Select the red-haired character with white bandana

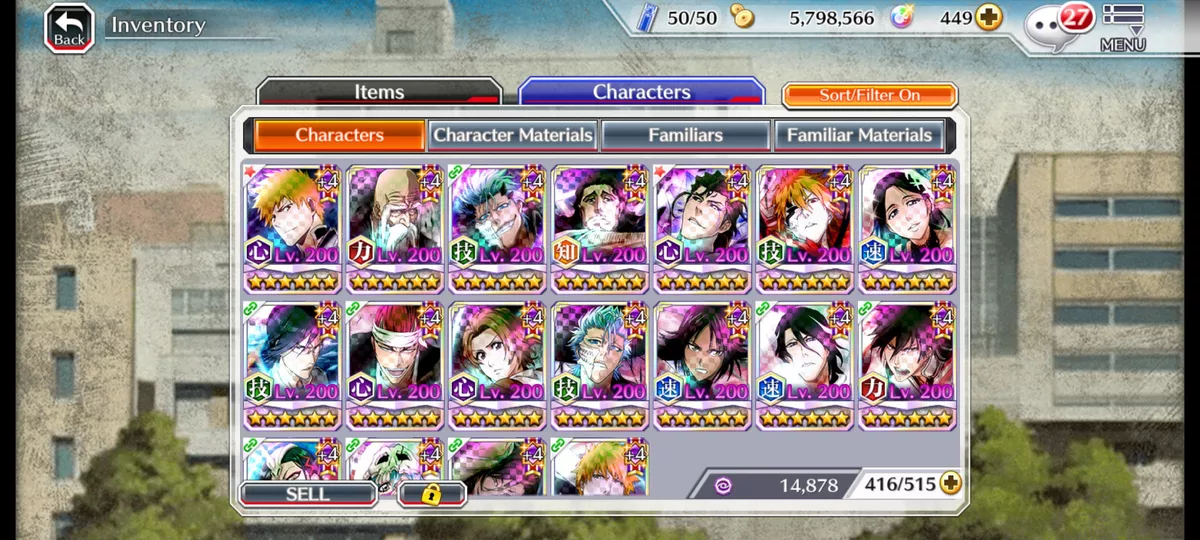pos(394,366)
